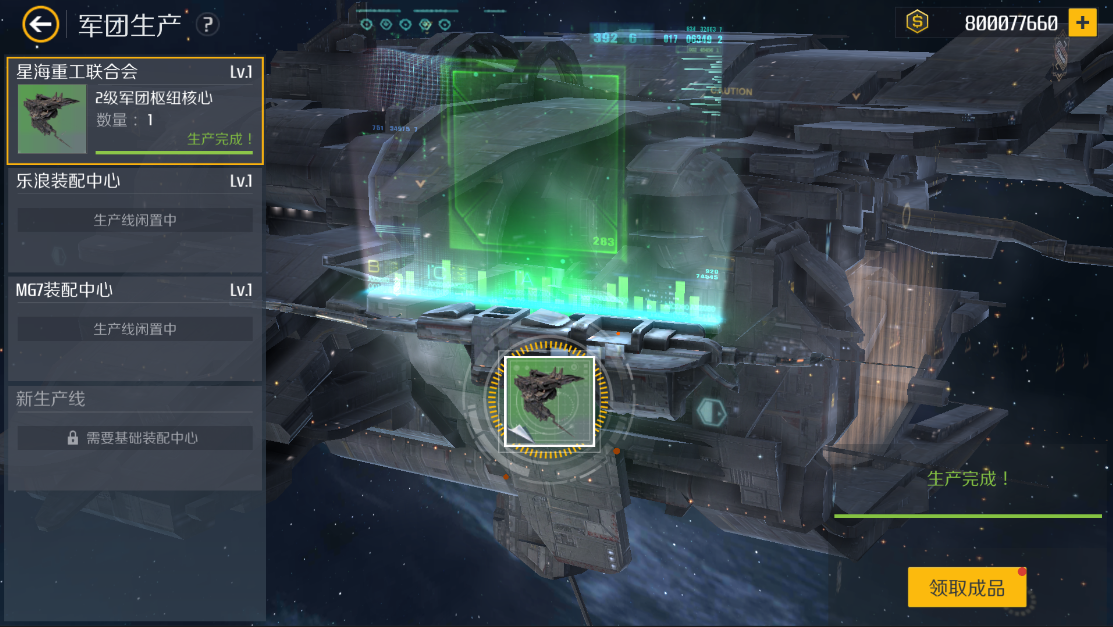The width and height of the screenshot is (1113, 627).
Task: Select the idle 乐浪装配中心 production line
Action: click(135, 219)
